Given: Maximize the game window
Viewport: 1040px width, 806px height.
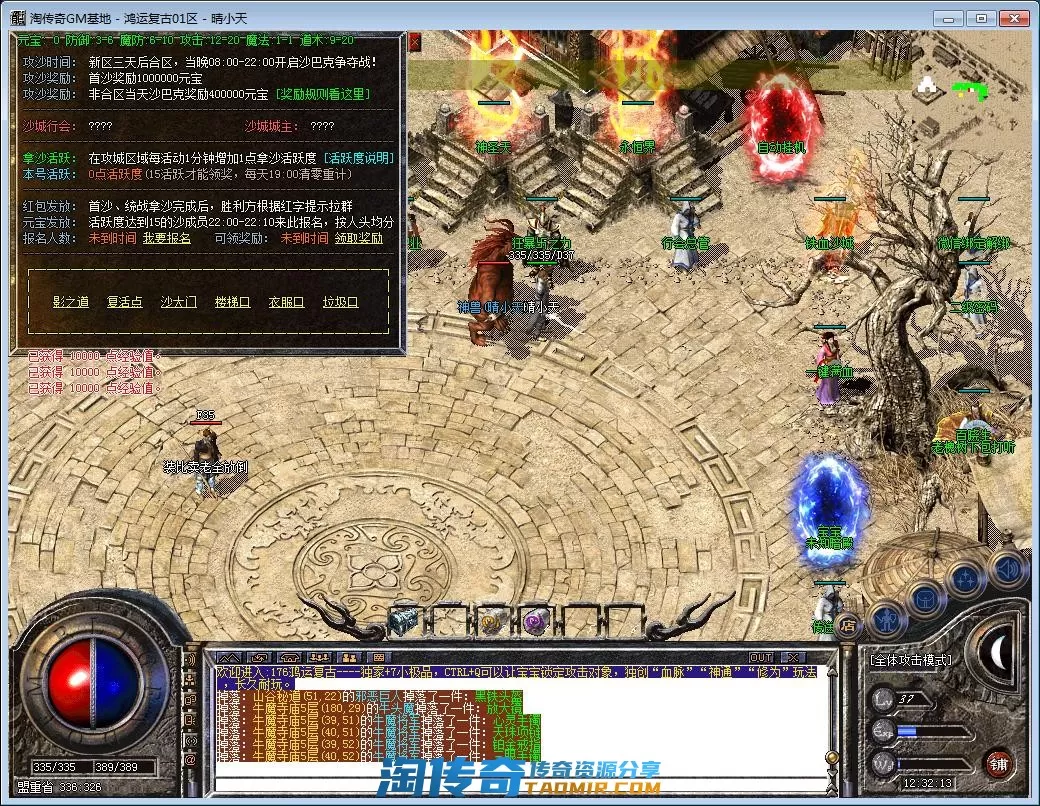Looking at the screenshot, I should click(x=982, y=17).
